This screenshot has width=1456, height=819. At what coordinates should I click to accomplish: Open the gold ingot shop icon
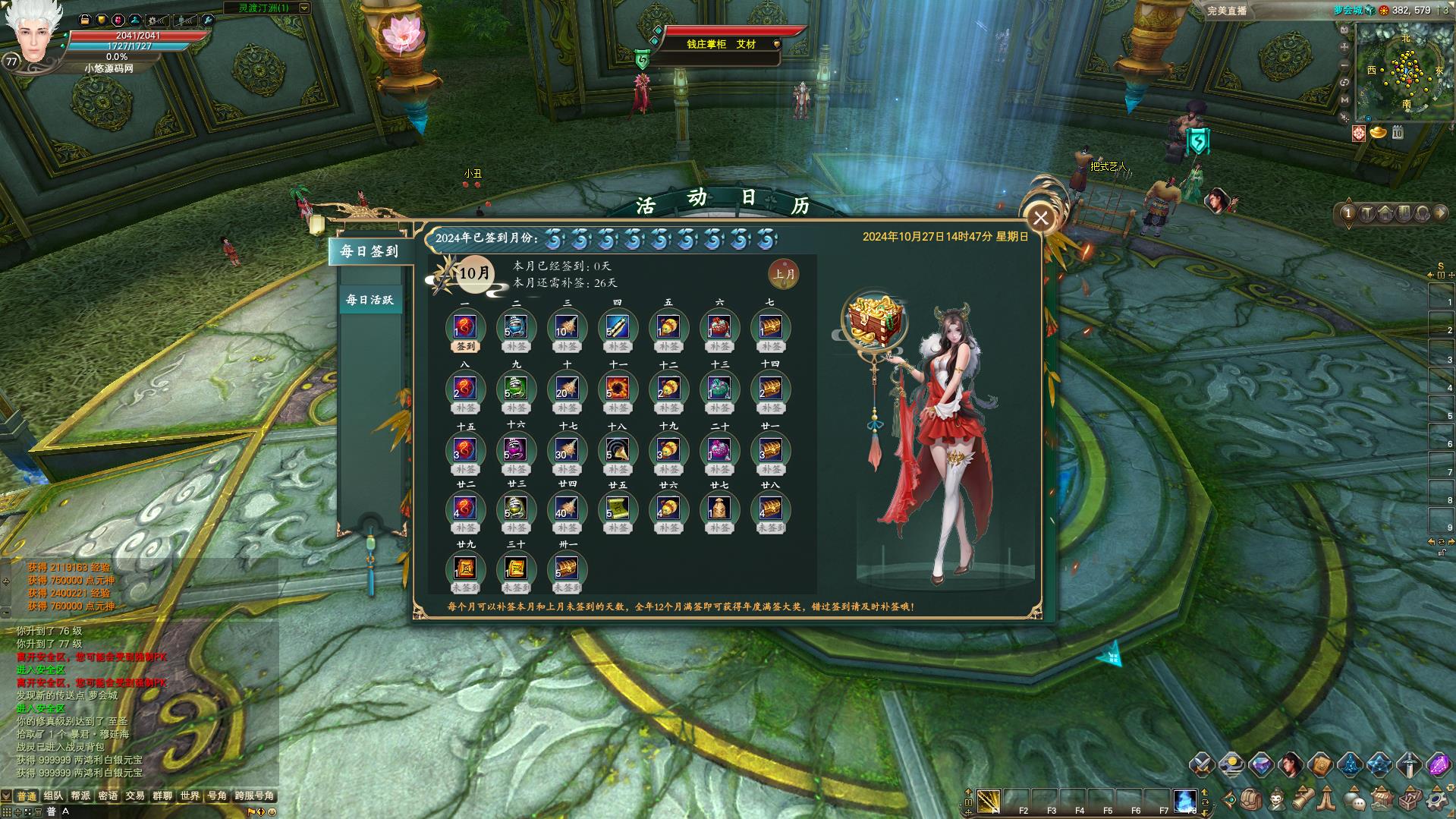click(1378, 133)
